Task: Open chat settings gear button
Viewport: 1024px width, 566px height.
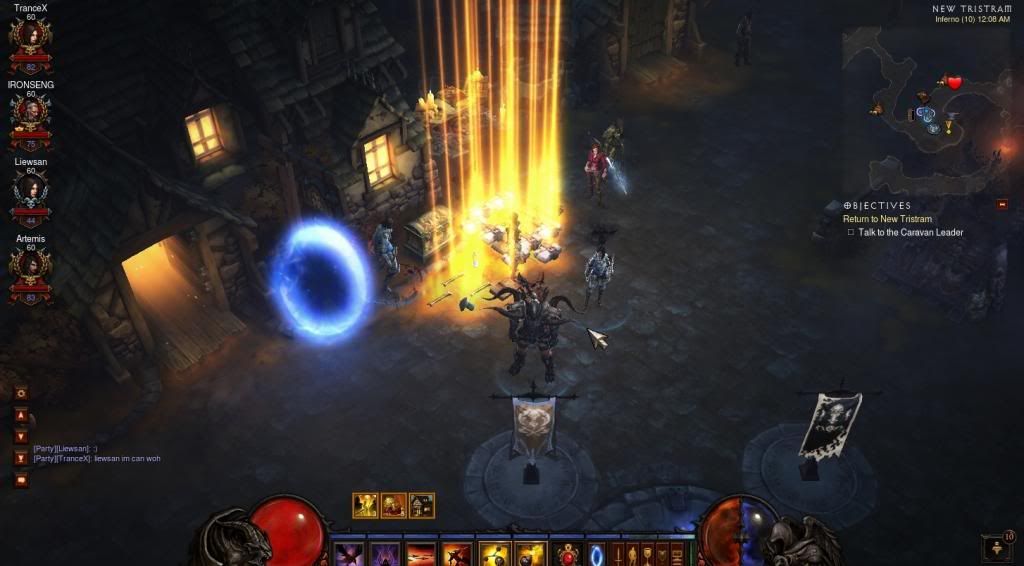Action: point(21,393)
